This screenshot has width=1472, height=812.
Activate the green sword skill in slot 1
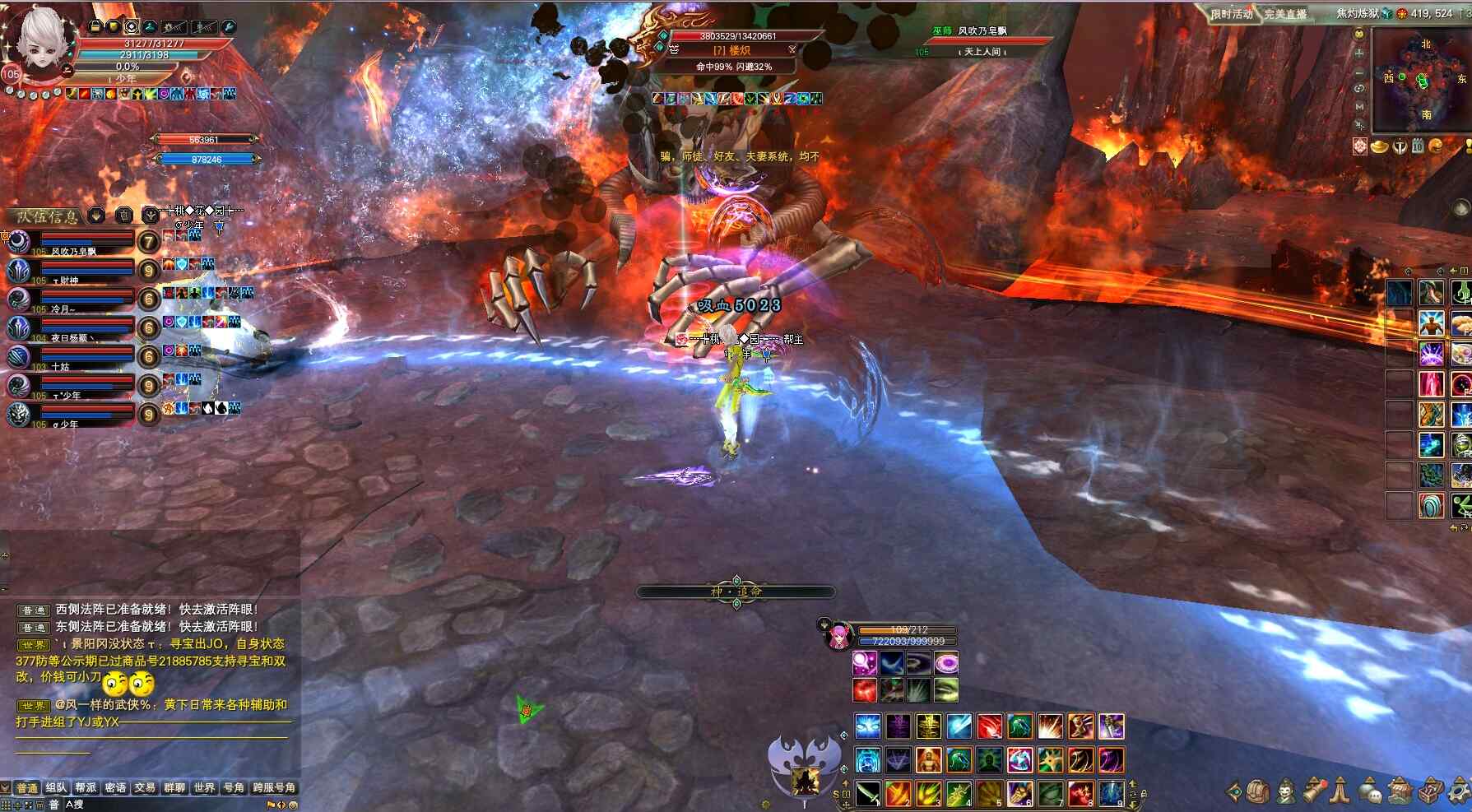(x=868, y=793)
